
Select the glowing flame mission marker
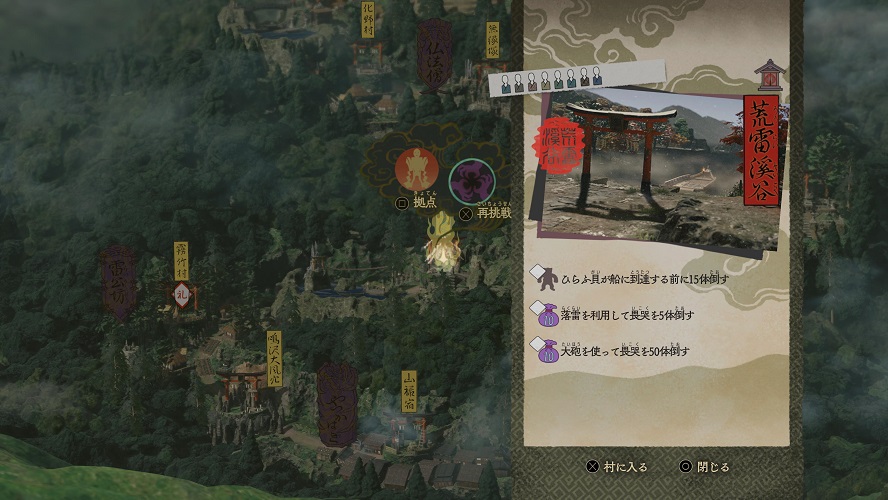[441, 248]
